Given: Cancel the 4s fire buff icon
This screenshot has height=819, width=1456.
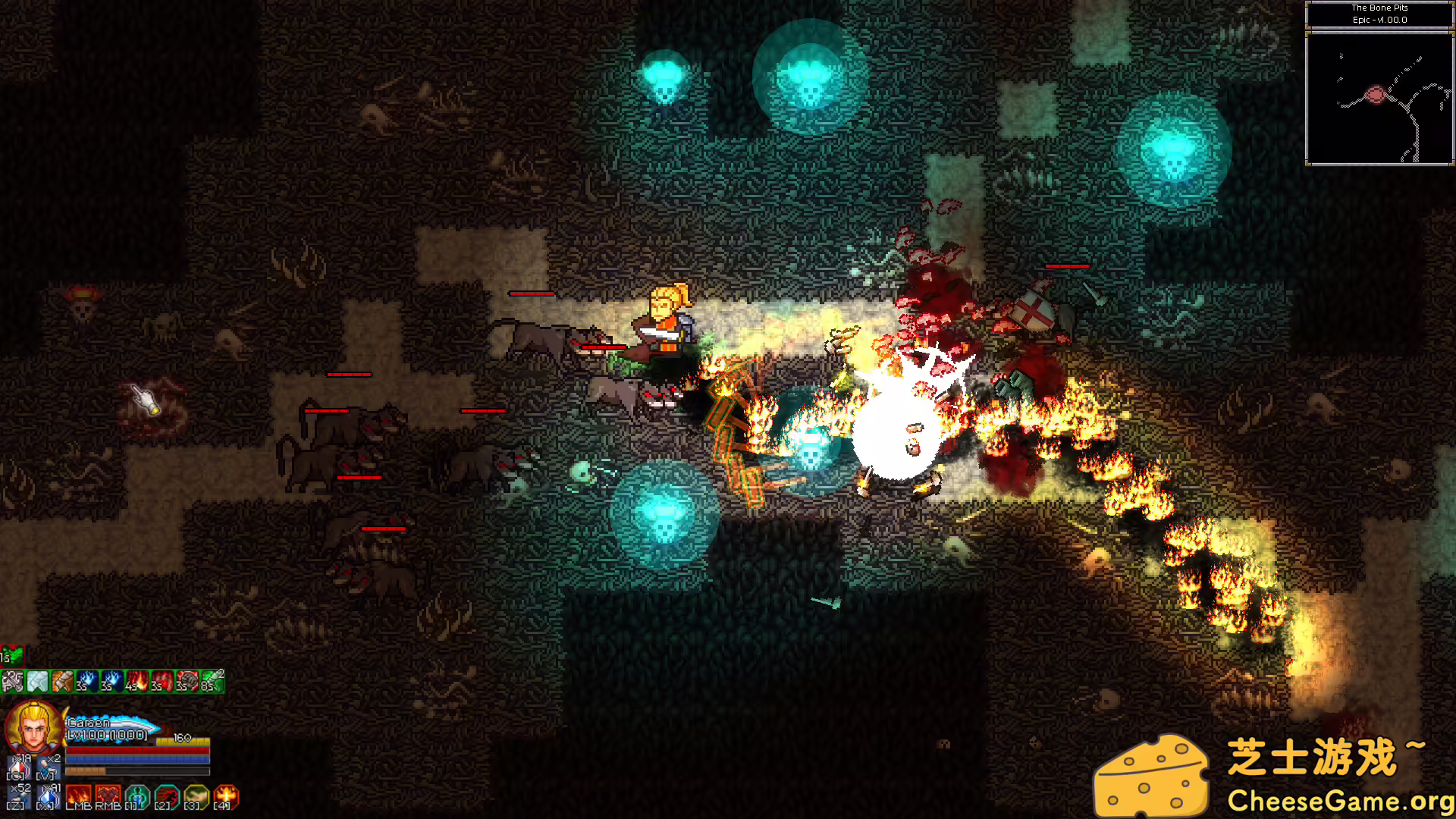Looking at the screenshot, I should tap(136, 682).
